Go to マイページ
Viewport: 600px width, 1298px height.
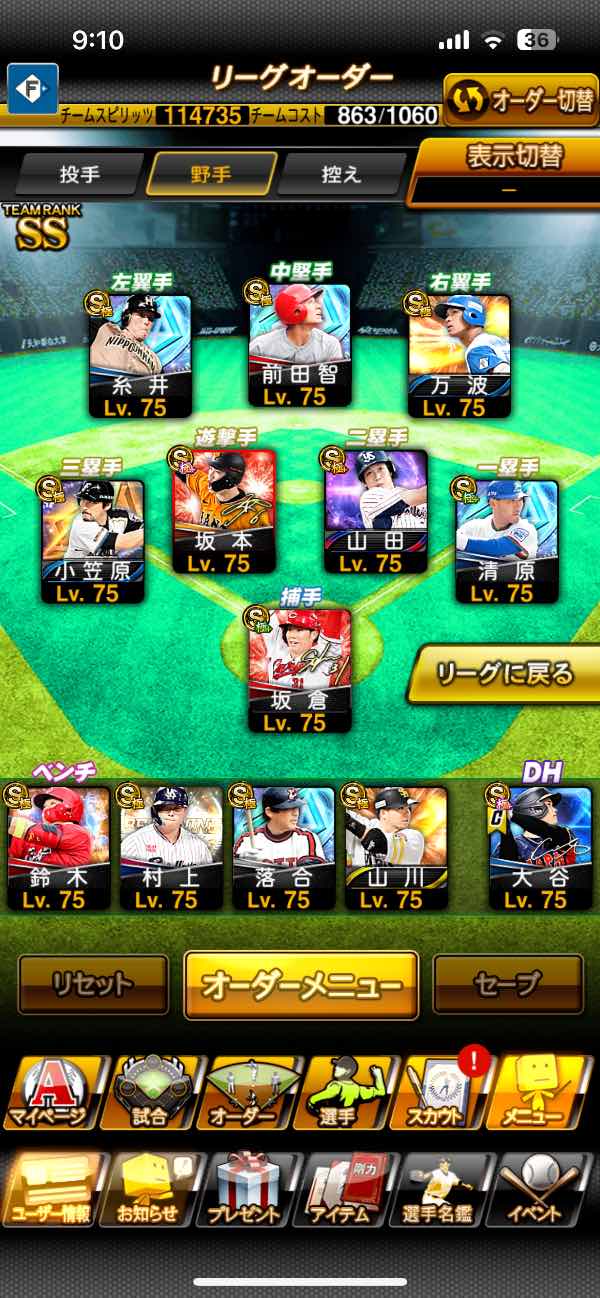pyautogui.click(x=50, y=1092)
